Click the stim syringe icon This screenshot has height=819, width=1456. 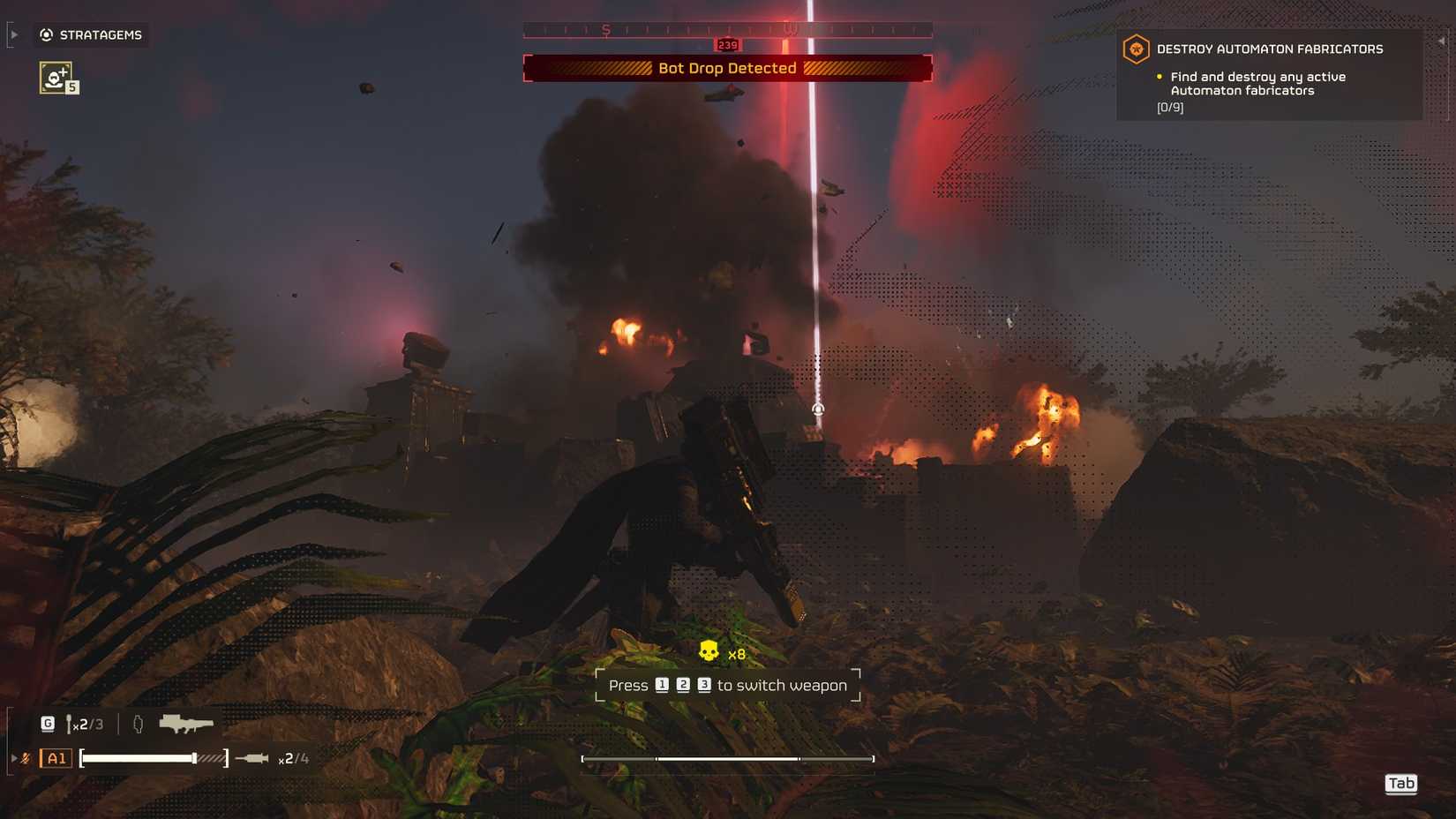coord(139,723)
